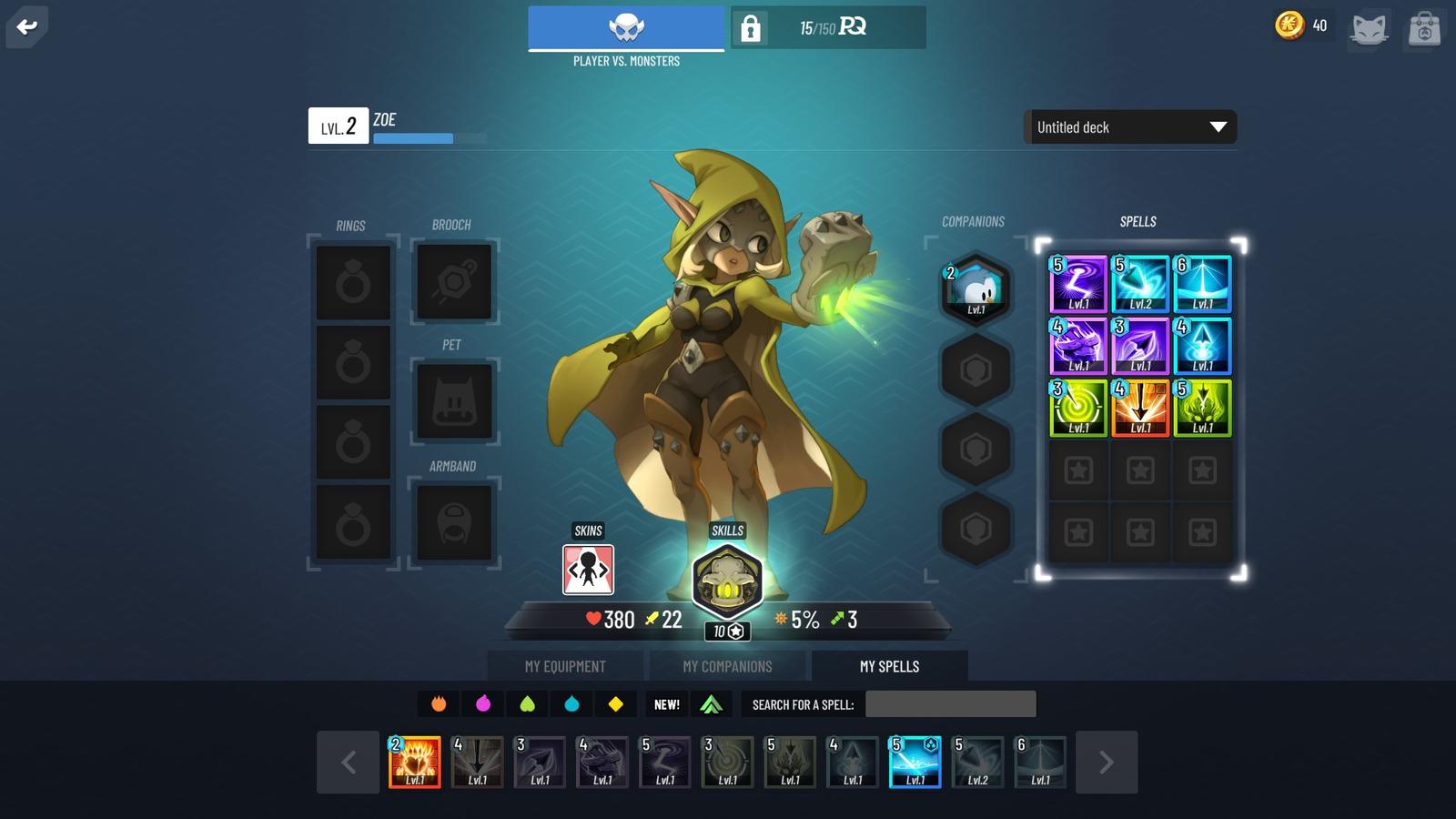Viewport: 1456px width, 819px height.
Task: Click the penguin companion portrait
Action: pyautogui.click(x=976, y=289)
